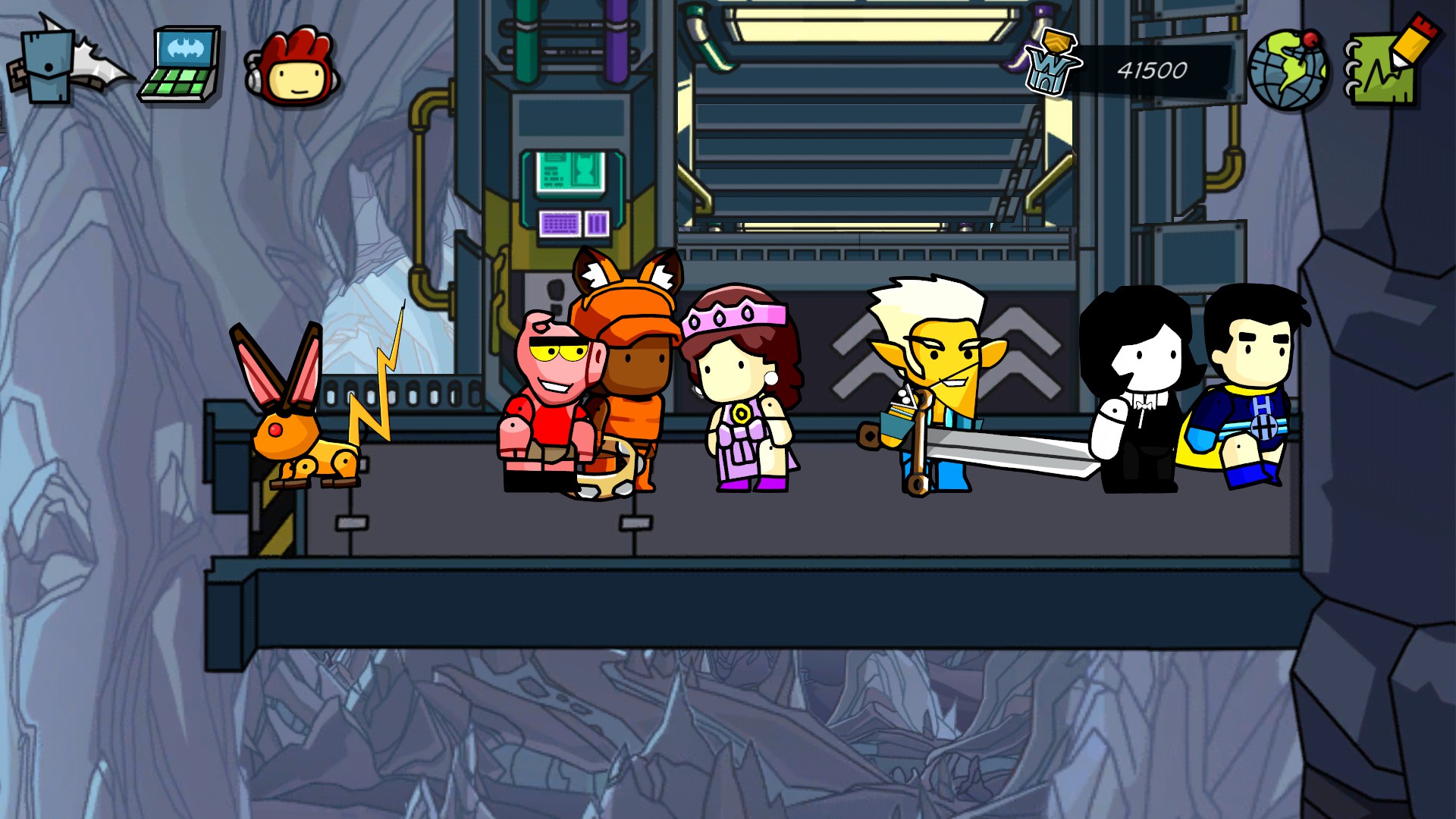Screen dimensions: 1456x819
Task: Open the world map globe
Action: tap(1288, 68)
